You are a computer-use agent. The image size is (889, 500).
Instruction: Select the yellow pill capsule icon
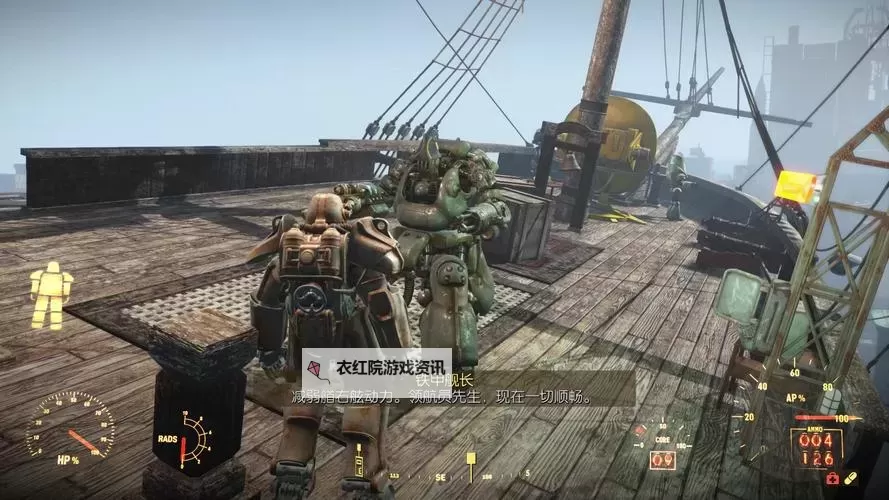850,478
